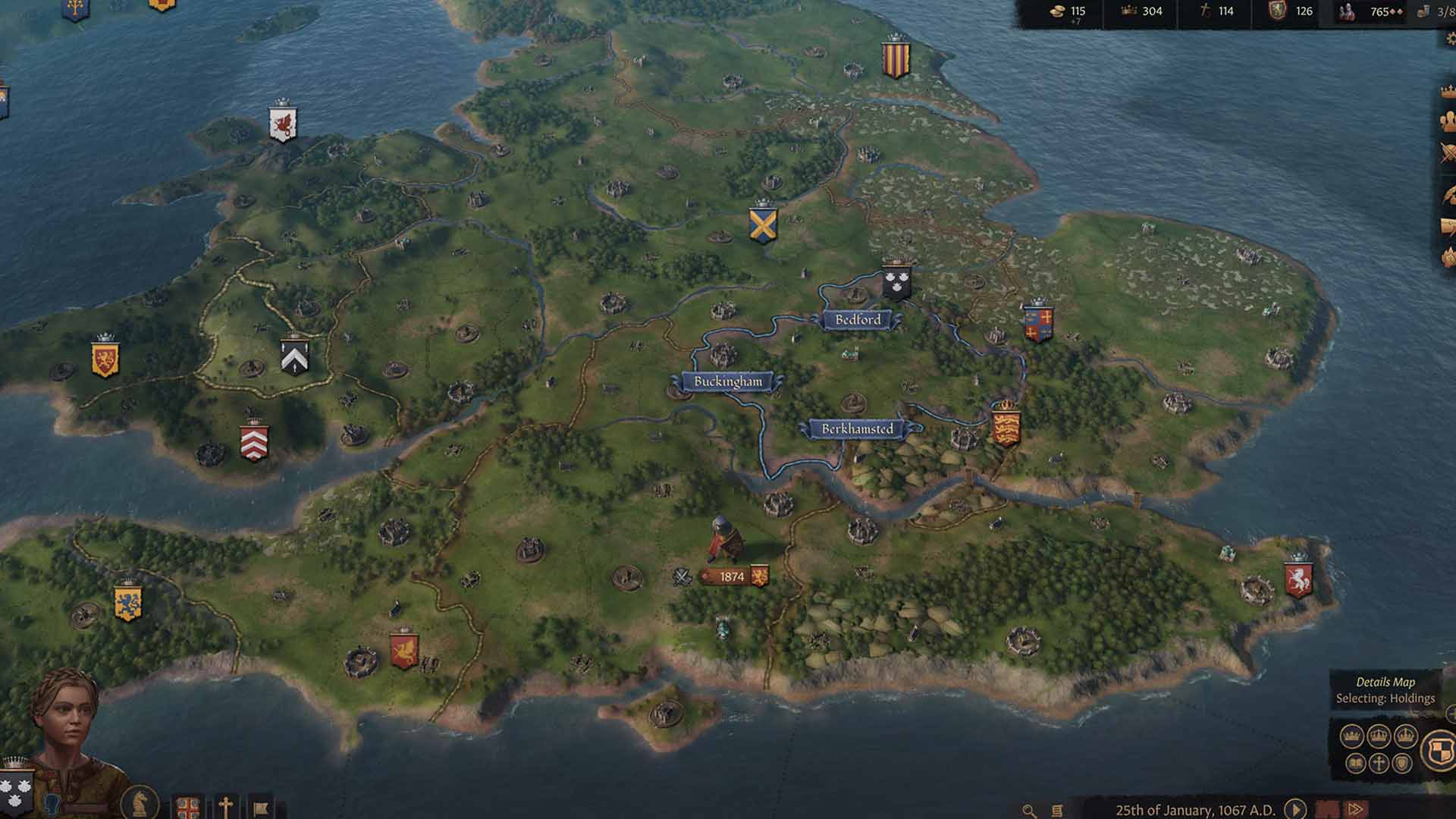Open the religion cross icon panel

coord(225,806)
